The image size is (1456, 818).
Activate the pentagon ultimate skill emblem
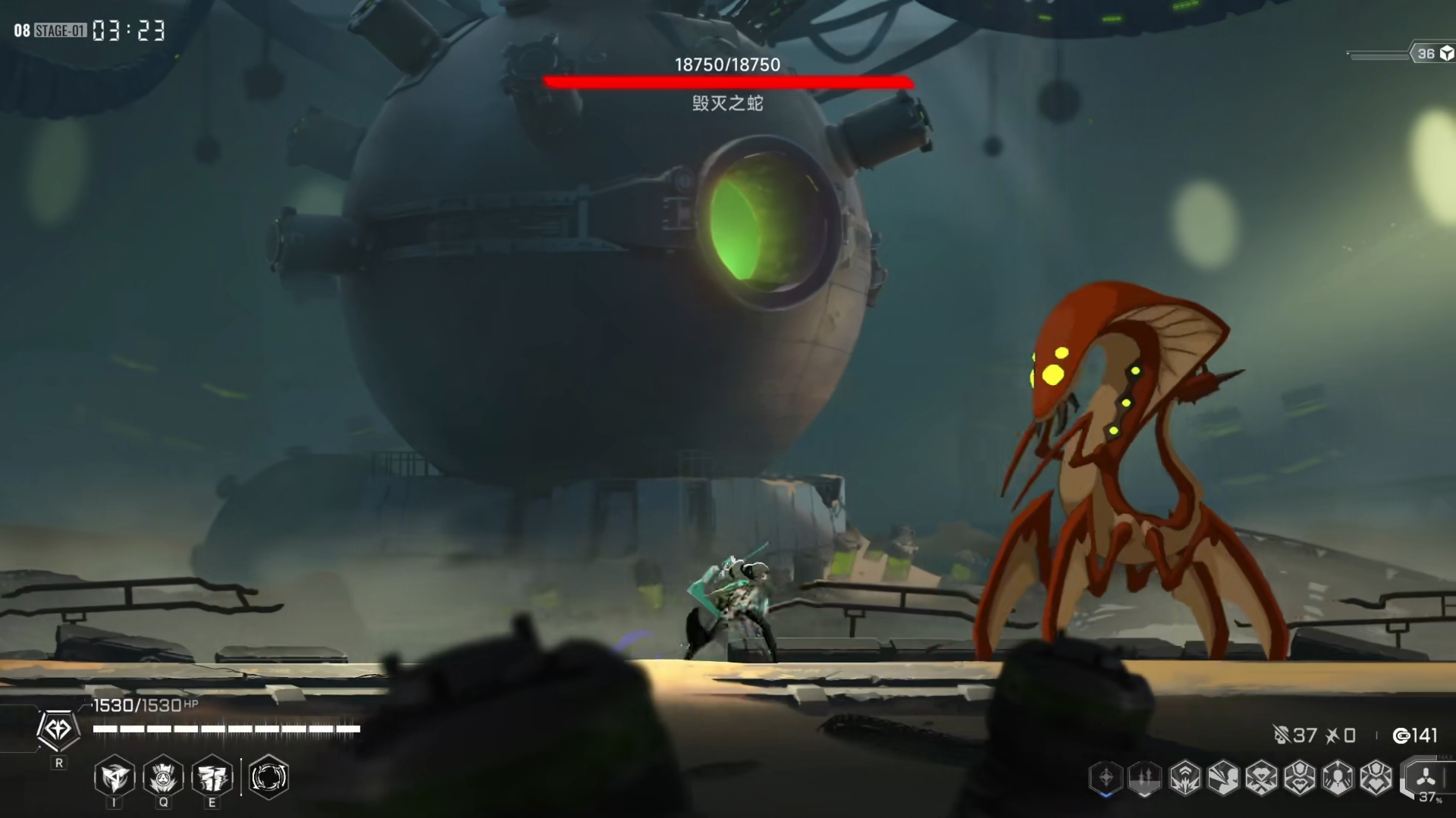[x=58, y=730]
